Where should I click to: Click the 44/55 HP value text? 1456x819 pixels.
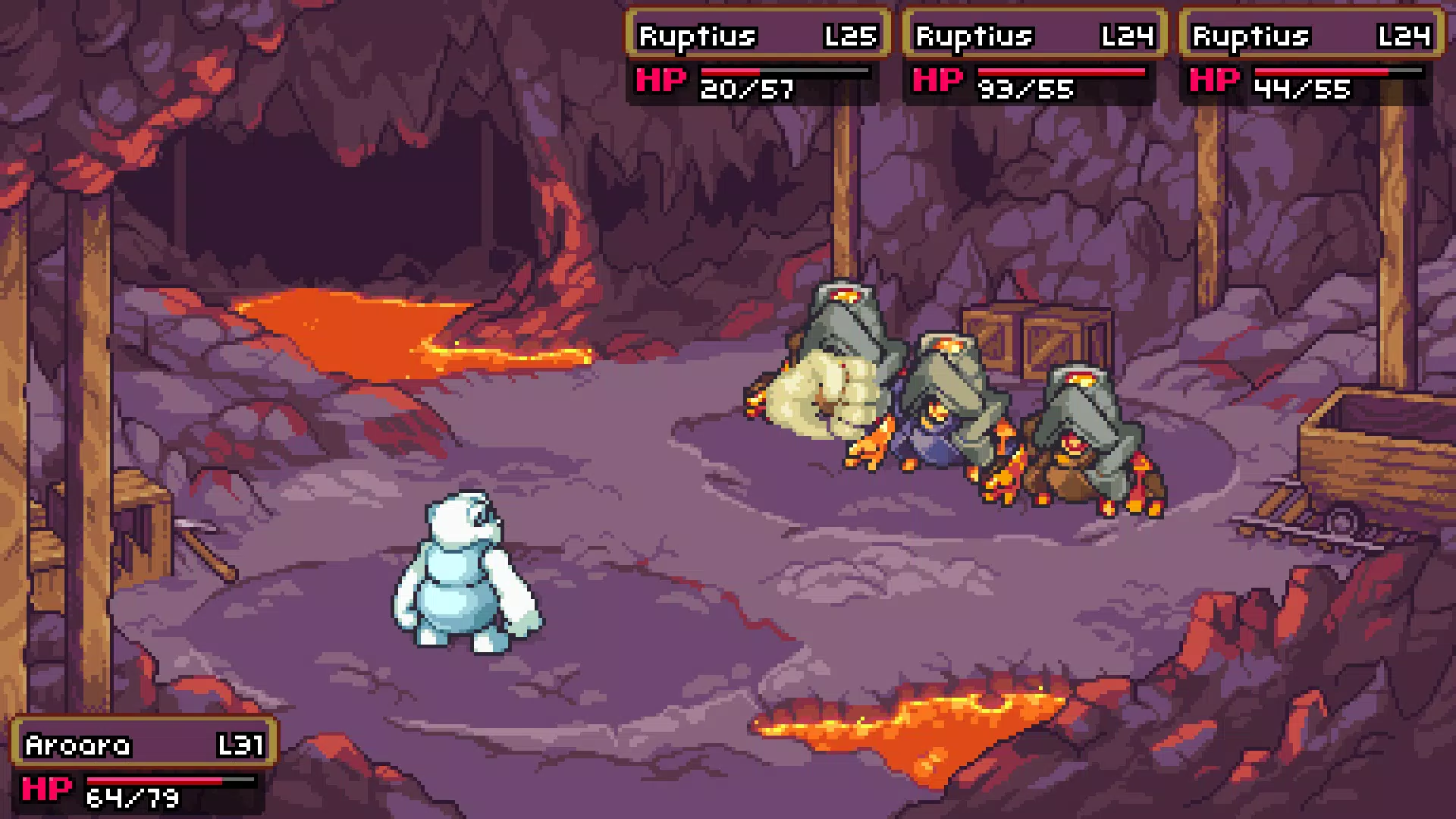point(1303,87)
